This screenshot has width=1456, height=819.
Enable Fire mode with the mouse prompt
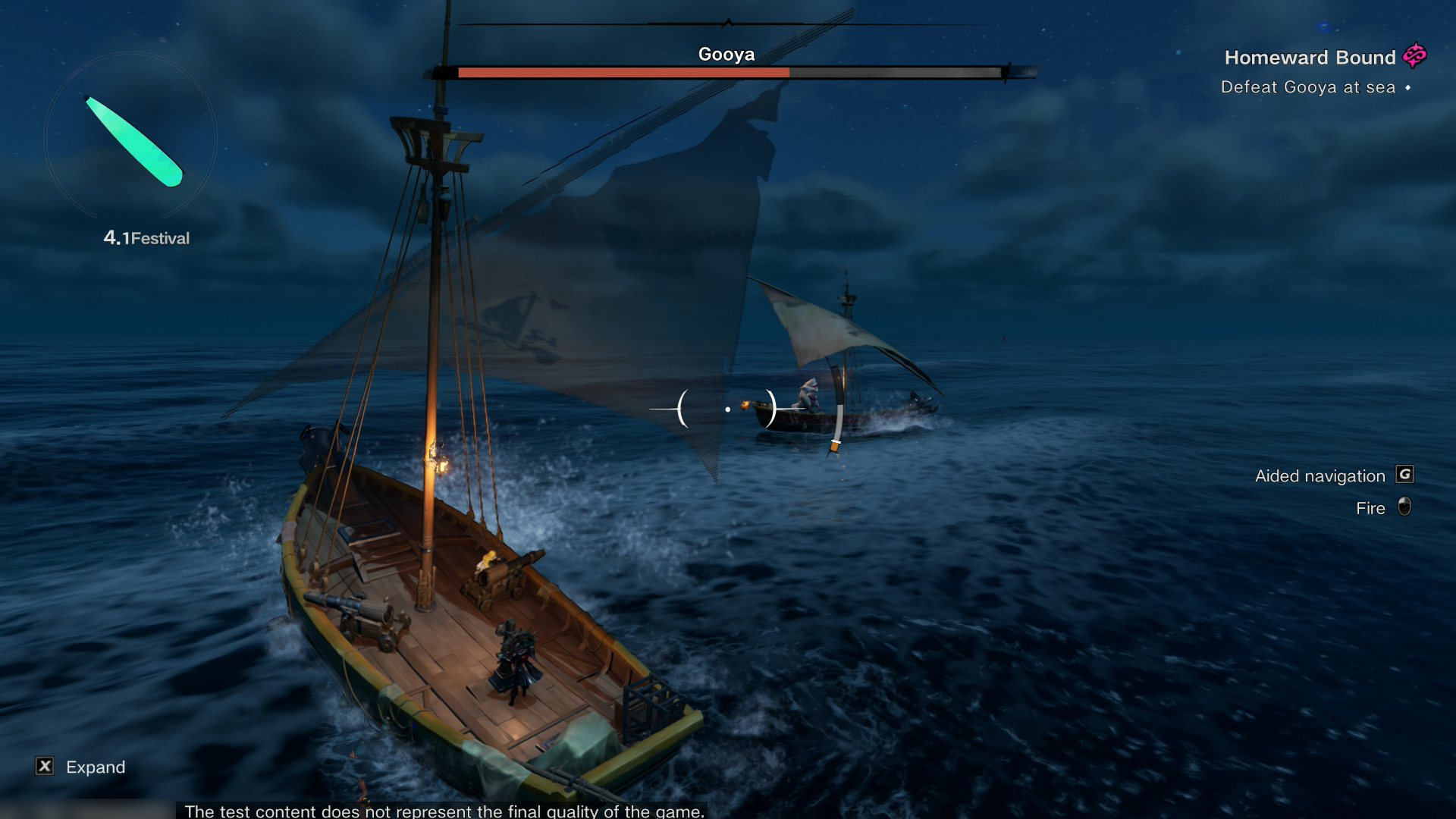click(1404, 508)
